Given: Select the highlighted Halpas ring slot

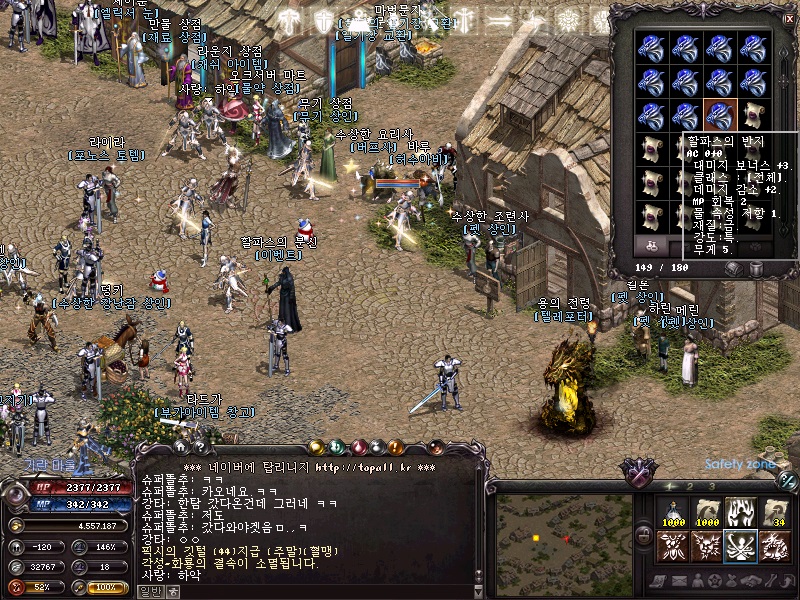Looking at the screenshot, I should tap(720, 115).
